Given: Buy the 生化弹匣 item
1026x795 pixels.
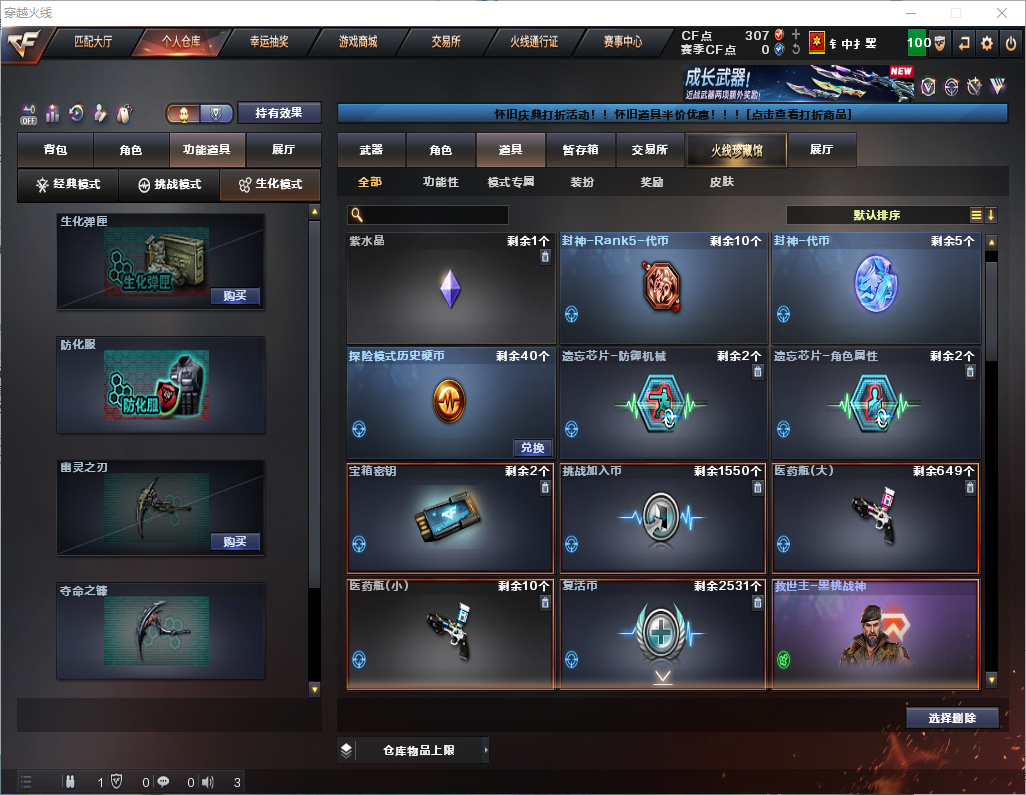Looking at the screenshot, I should (x=235, y=296).
